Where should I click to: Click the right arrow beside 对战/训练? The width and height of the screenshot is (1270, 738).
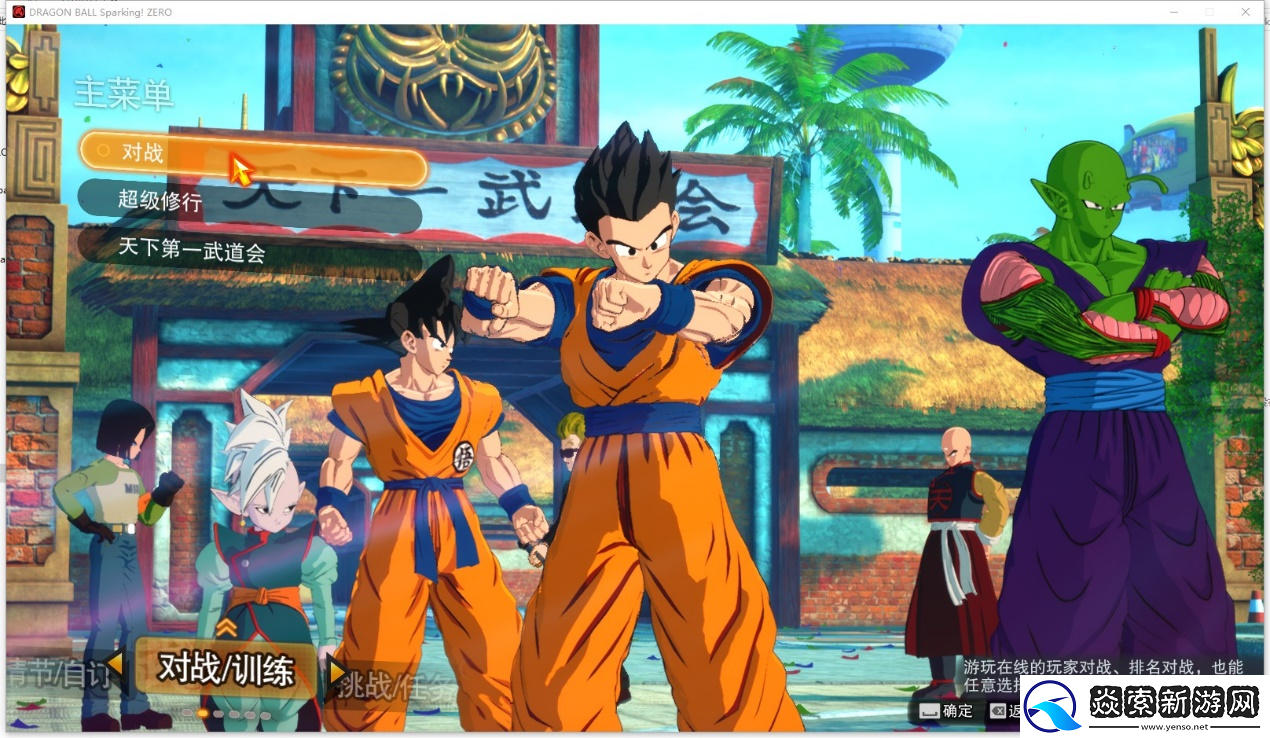[x=337, y=671]
